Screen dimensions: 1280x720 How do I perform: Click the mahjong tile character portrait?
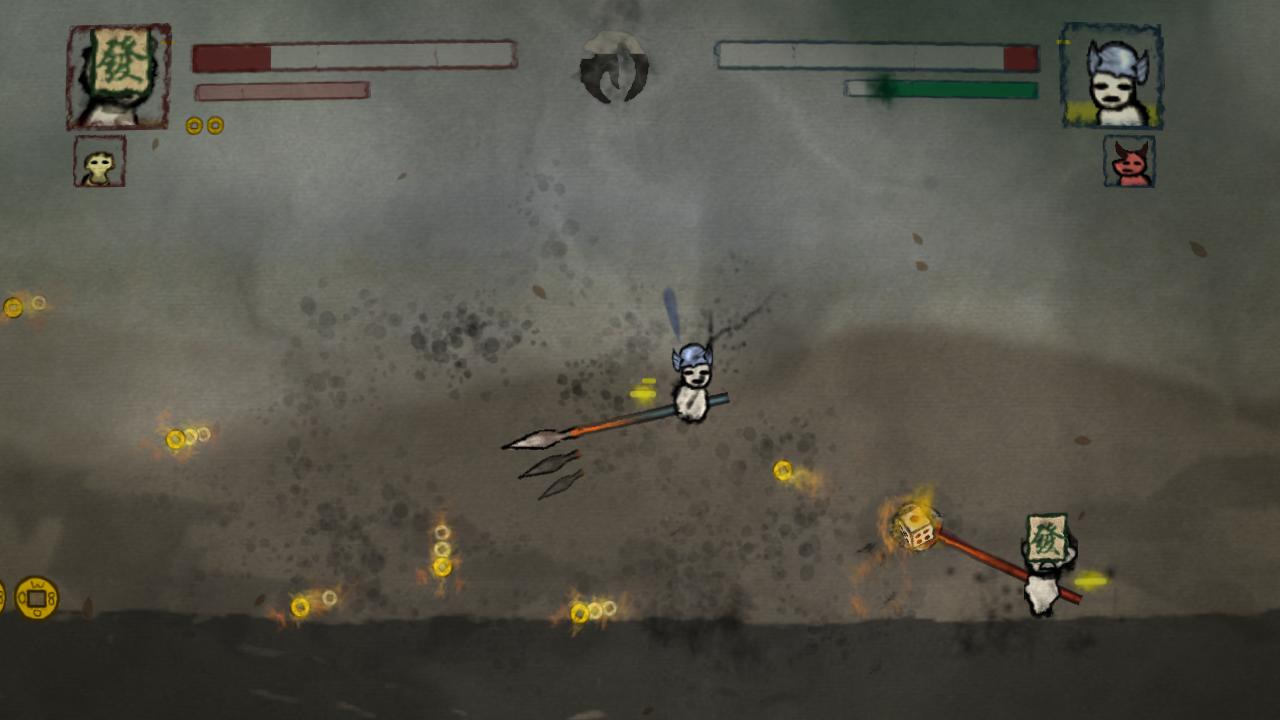[117, 73]
